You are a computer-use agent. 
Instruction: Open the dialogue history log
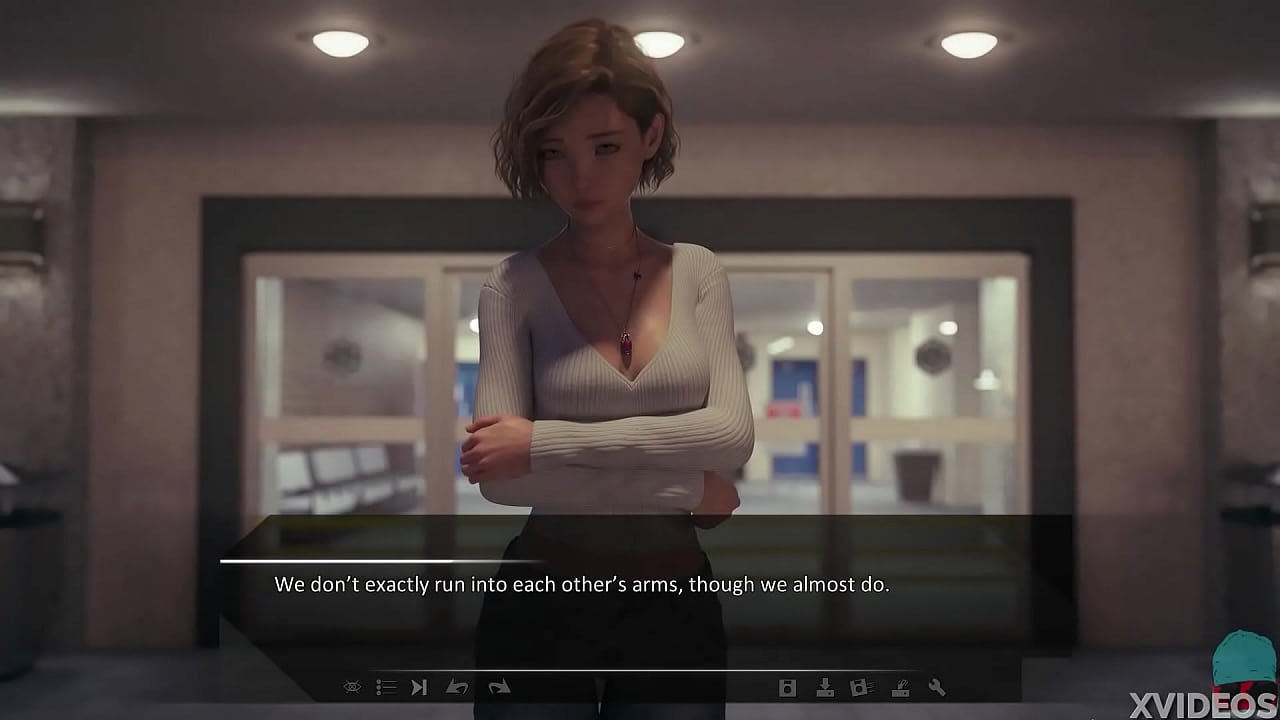[386, 687]
